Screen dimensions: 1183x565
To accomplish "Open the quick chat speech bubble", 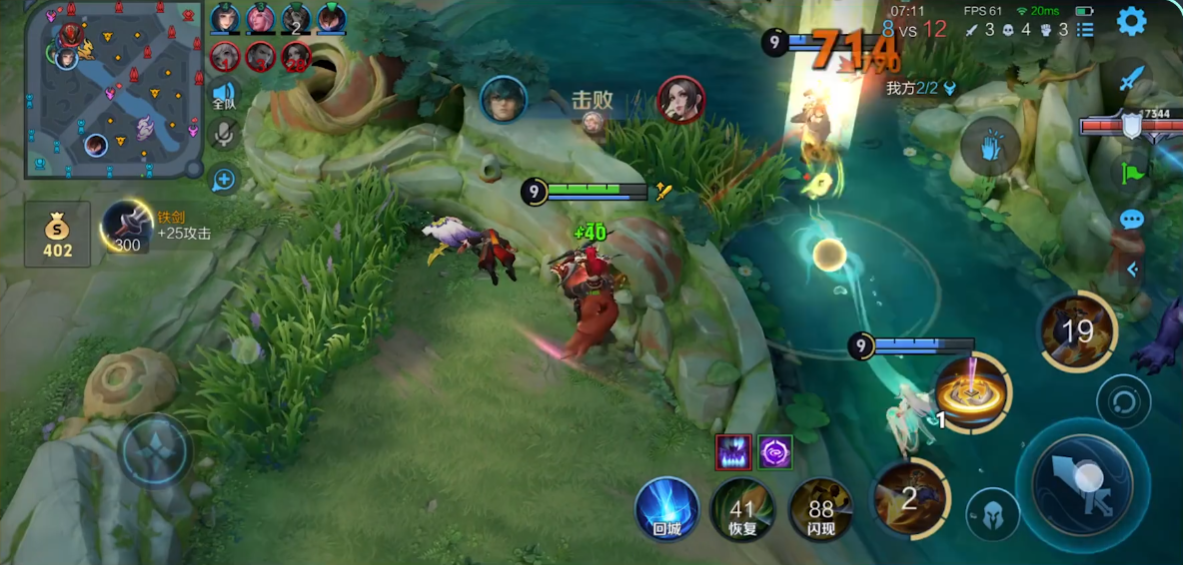I will 1131,219.
